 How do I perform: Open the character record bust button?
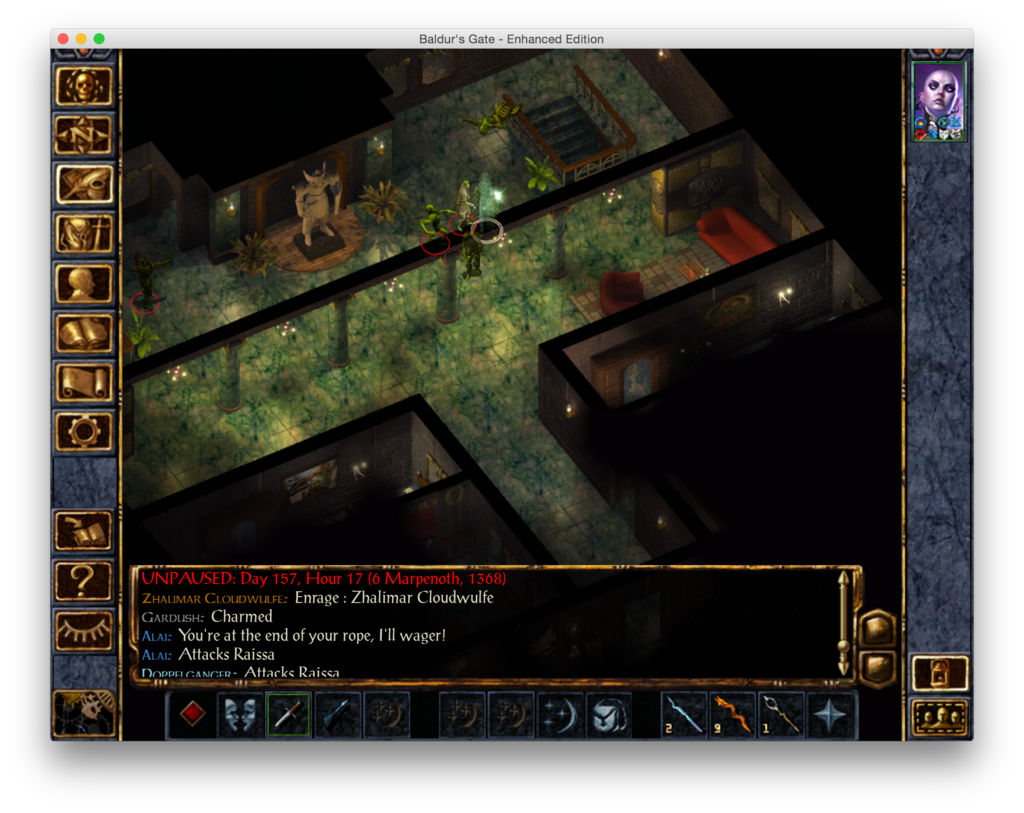(x=84, y=283)
